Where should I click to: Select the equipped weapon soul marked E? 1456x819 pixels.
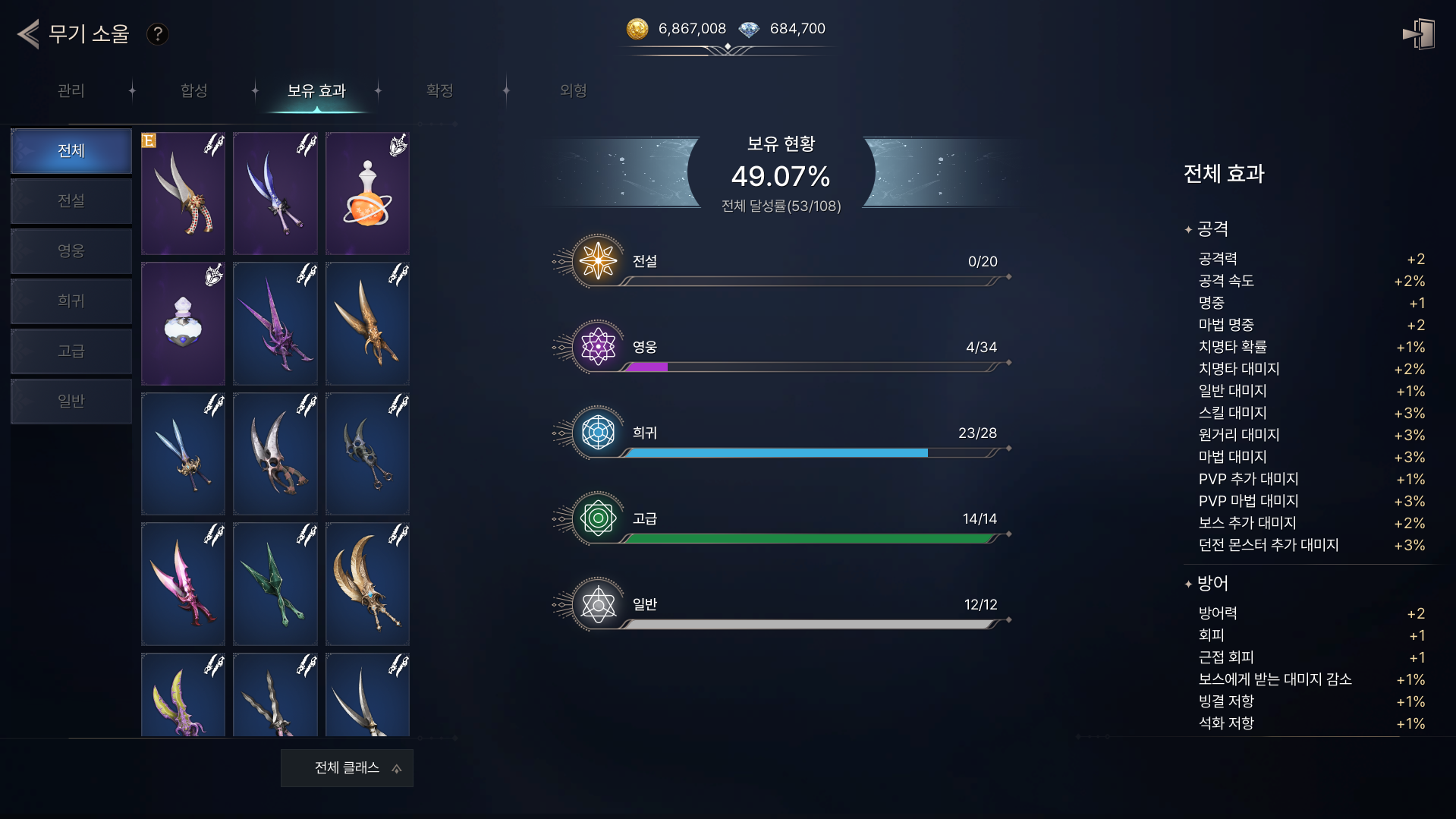point(183,194)
